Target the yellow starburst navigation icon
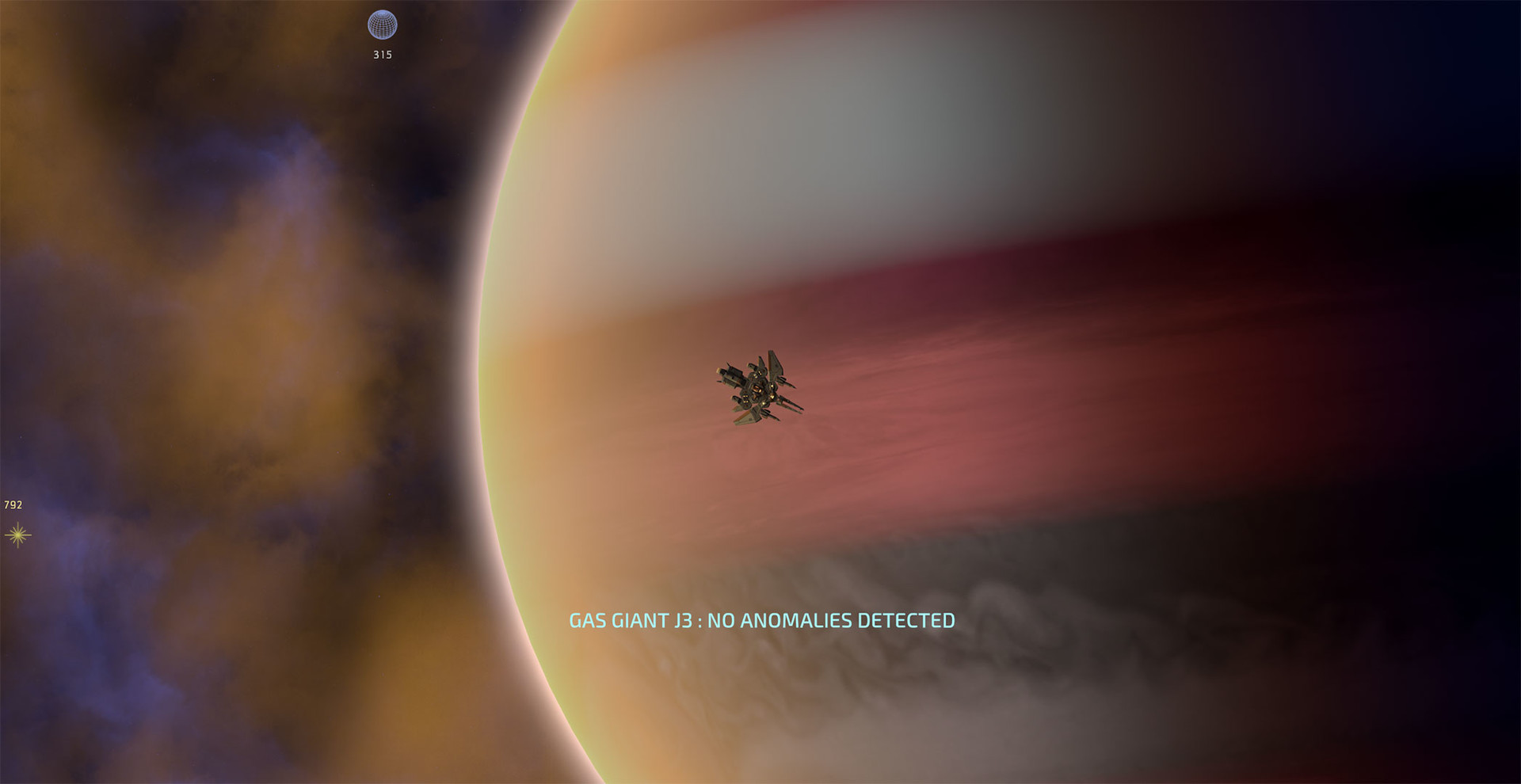 [17, 535]
